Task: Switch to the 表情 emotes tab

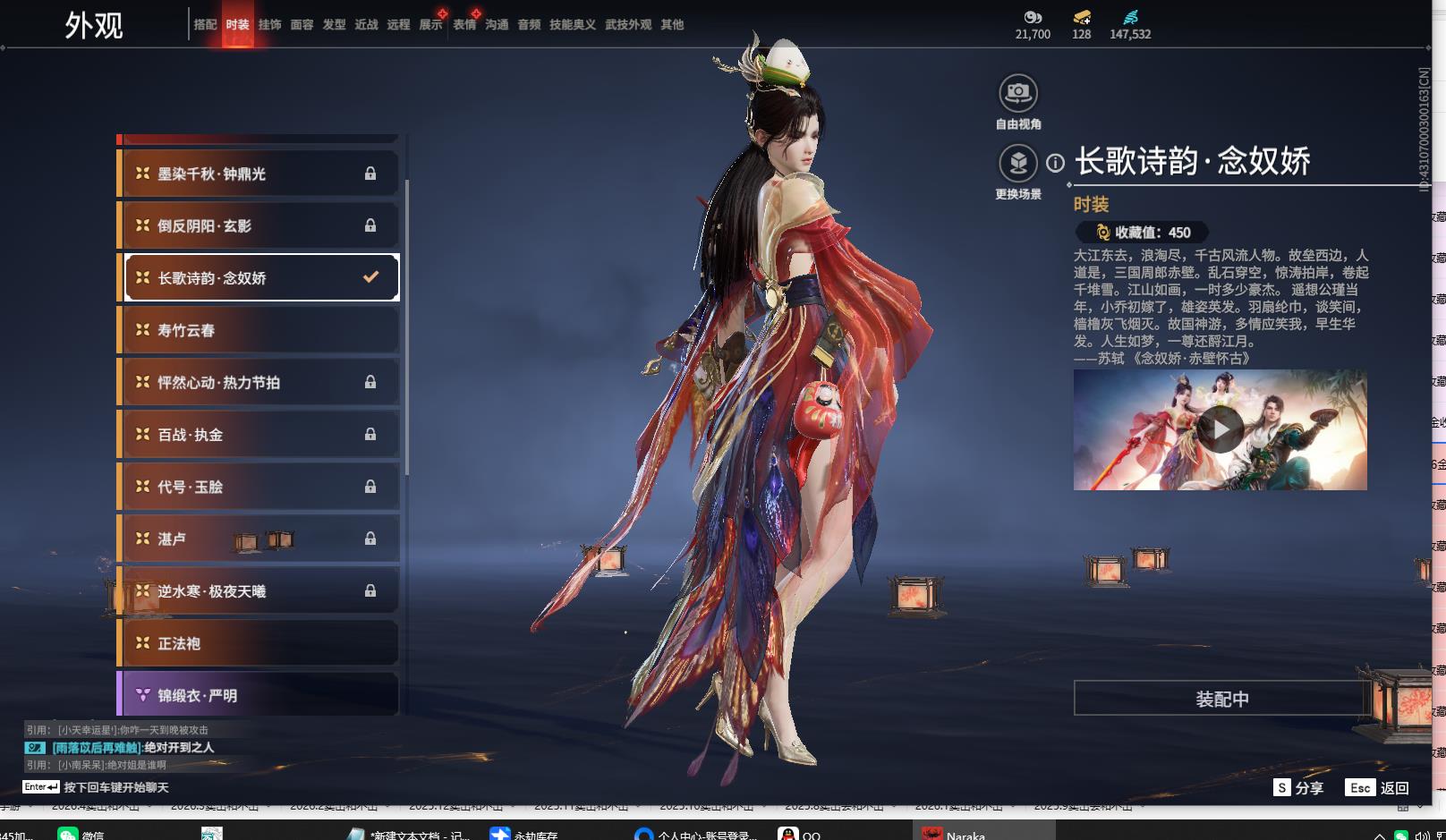Action: [x=464, y=25]
